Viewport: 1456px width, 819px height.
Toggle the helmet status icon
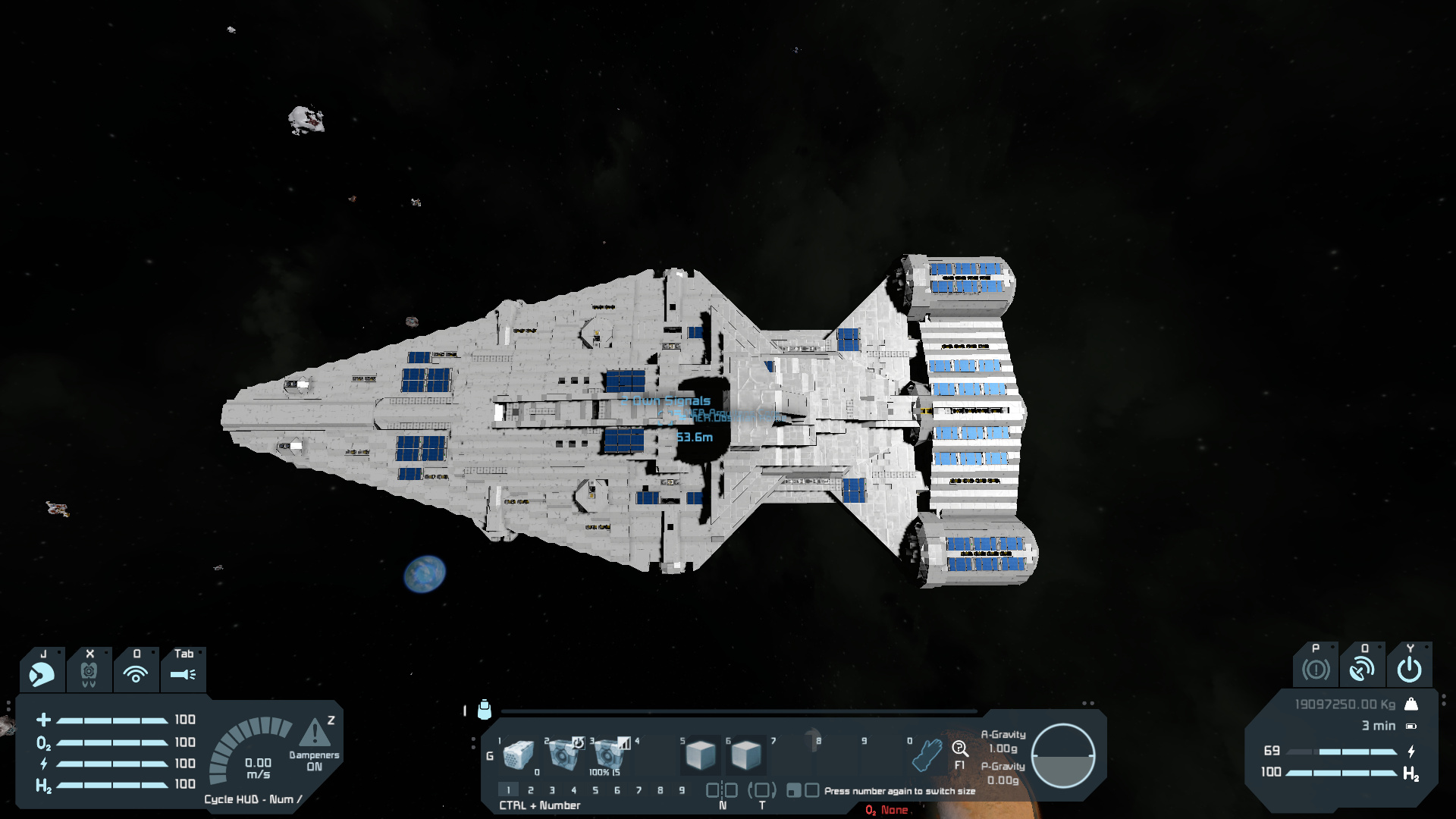pos(42,673)
